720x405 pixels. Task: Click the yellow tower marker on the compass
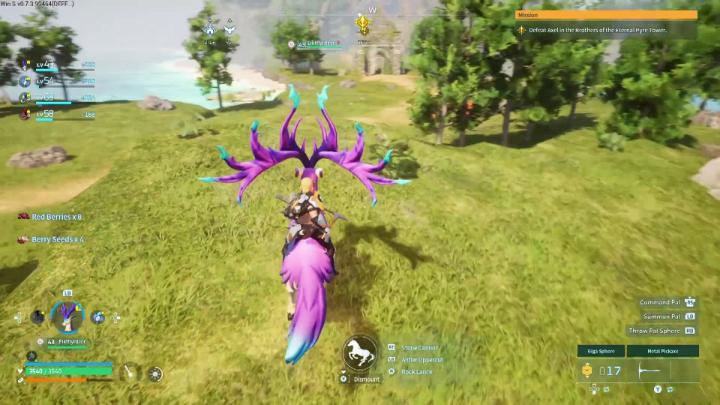pos(364,24)
